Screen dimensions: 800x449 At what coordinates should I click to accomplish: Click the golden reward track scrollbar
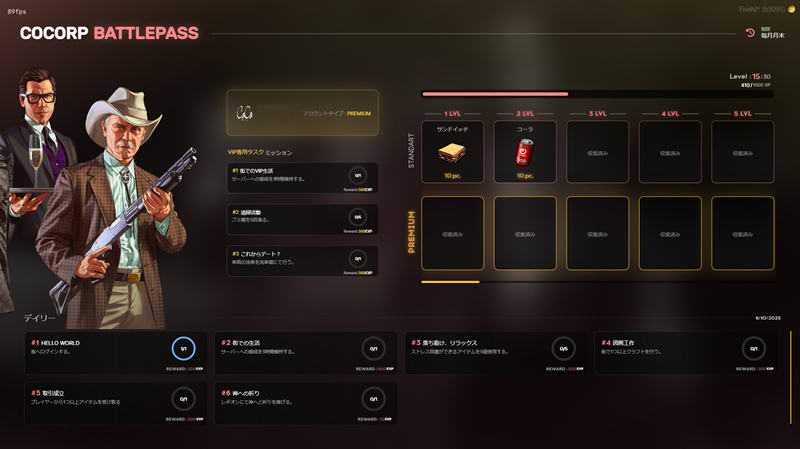(x=450, y=282)
